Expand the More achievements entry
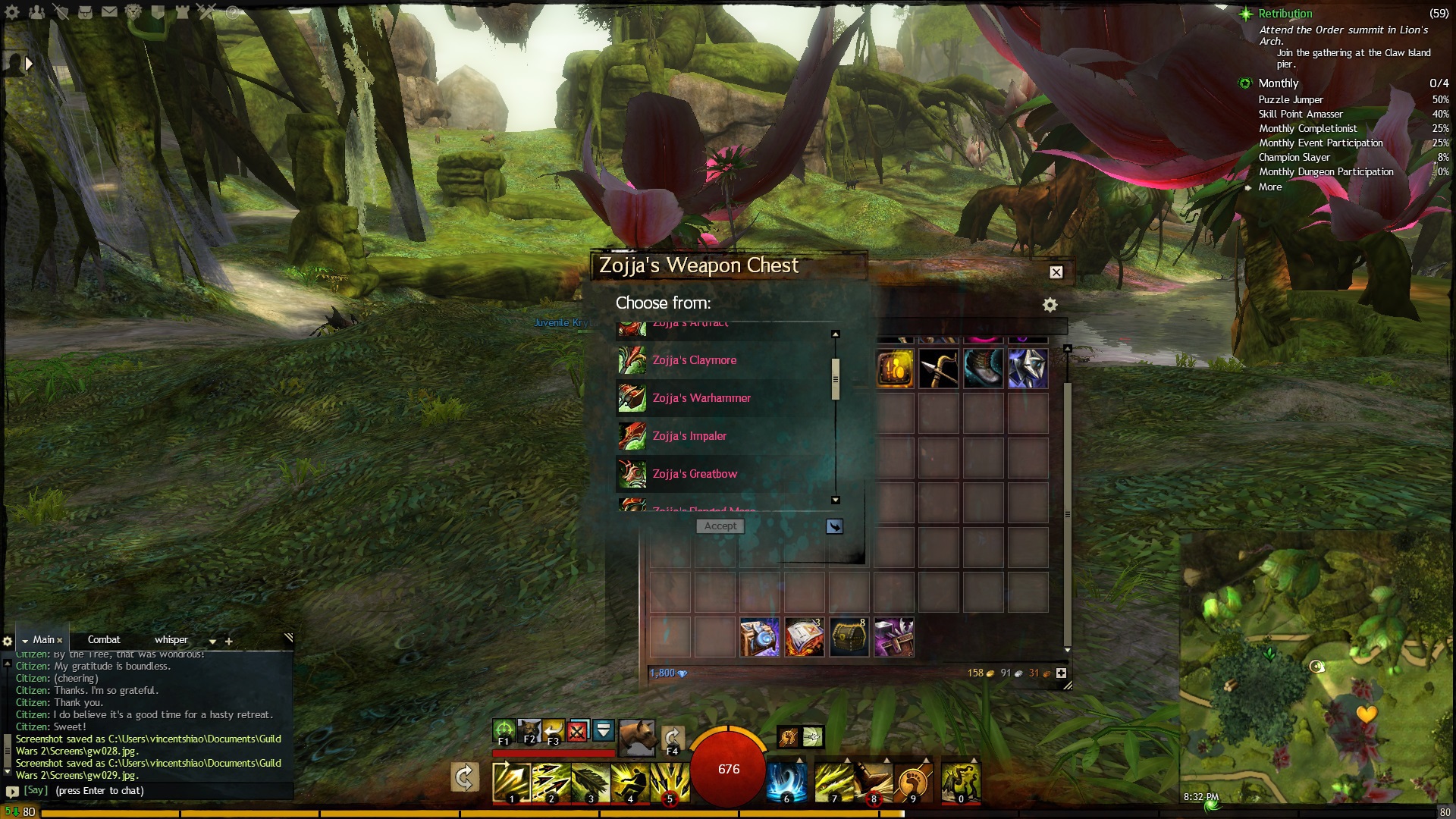The image size is (1456, 819). [x=1270, y=187]
